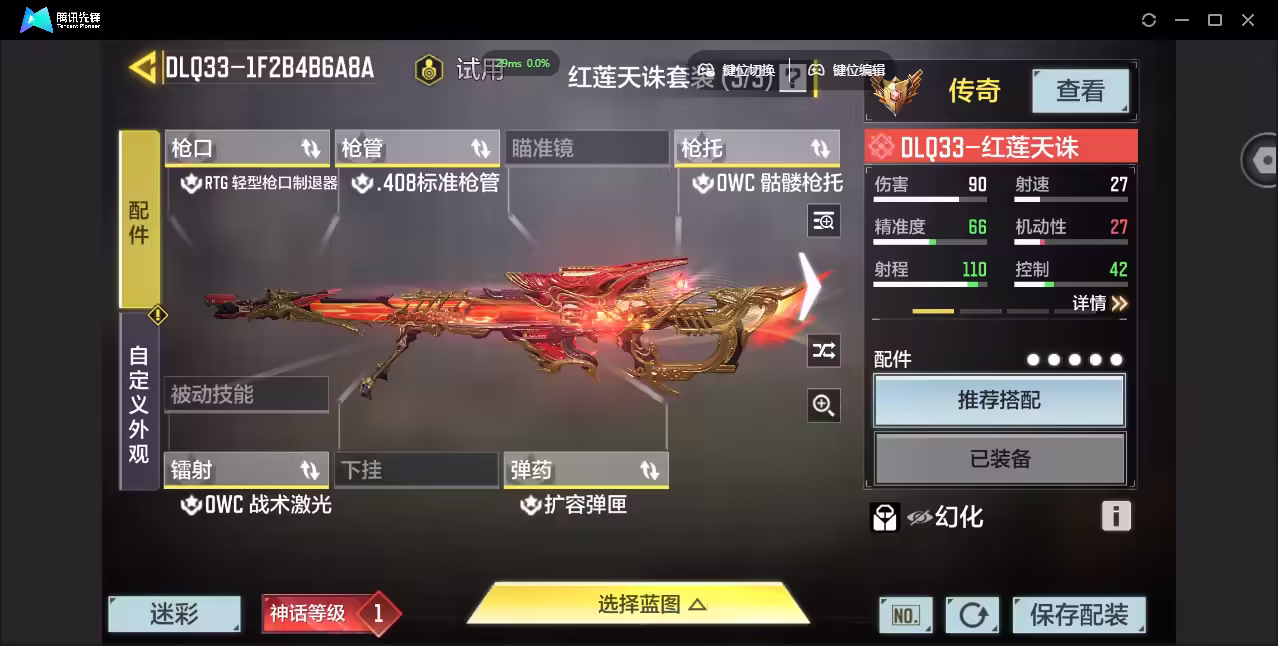
Task: Change the 弹药 ammunition attachment
Action: click(586, 470)
